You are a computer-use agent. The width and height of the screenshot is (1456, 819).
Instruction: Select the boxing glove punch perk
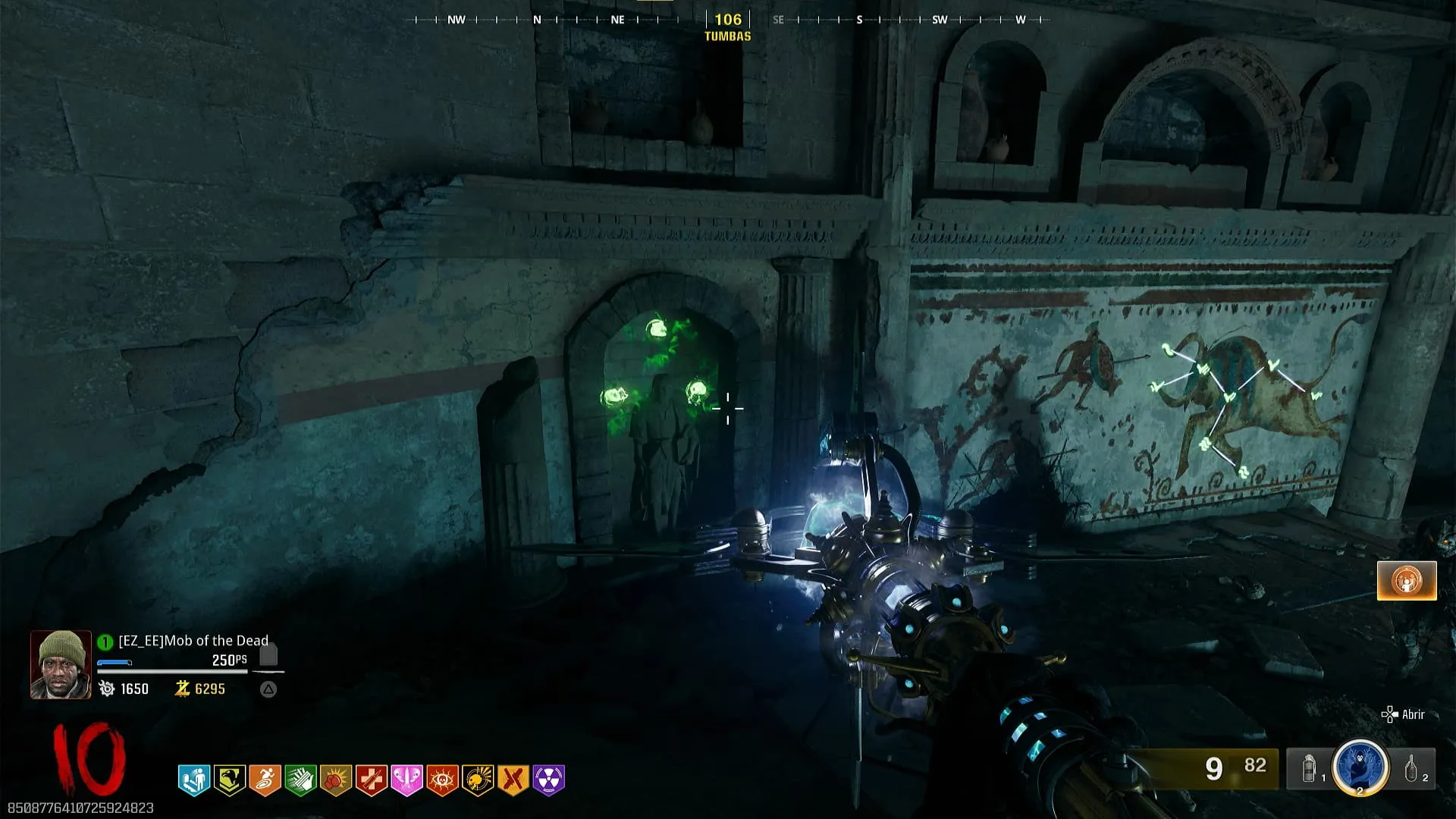tap(336, 780)
